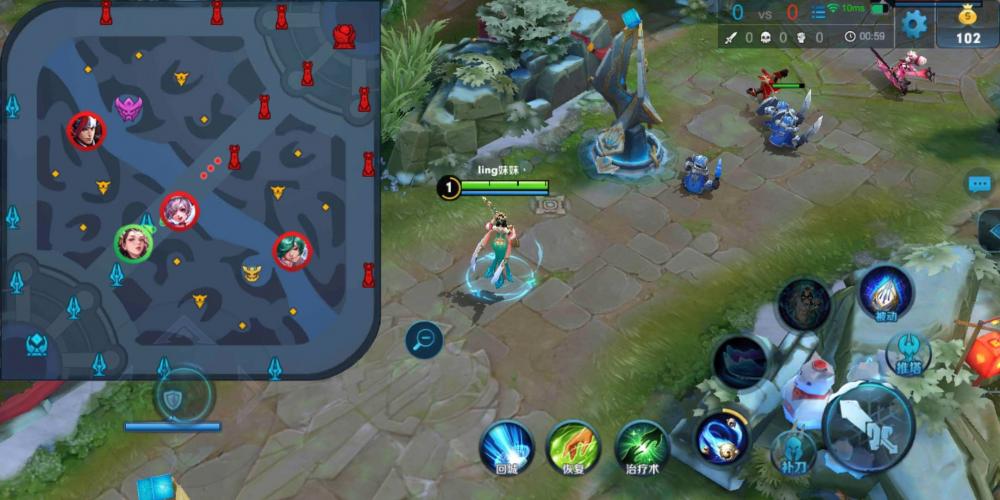
Task: Open the blue gear settings menu
Action: (x=914, y=23)
